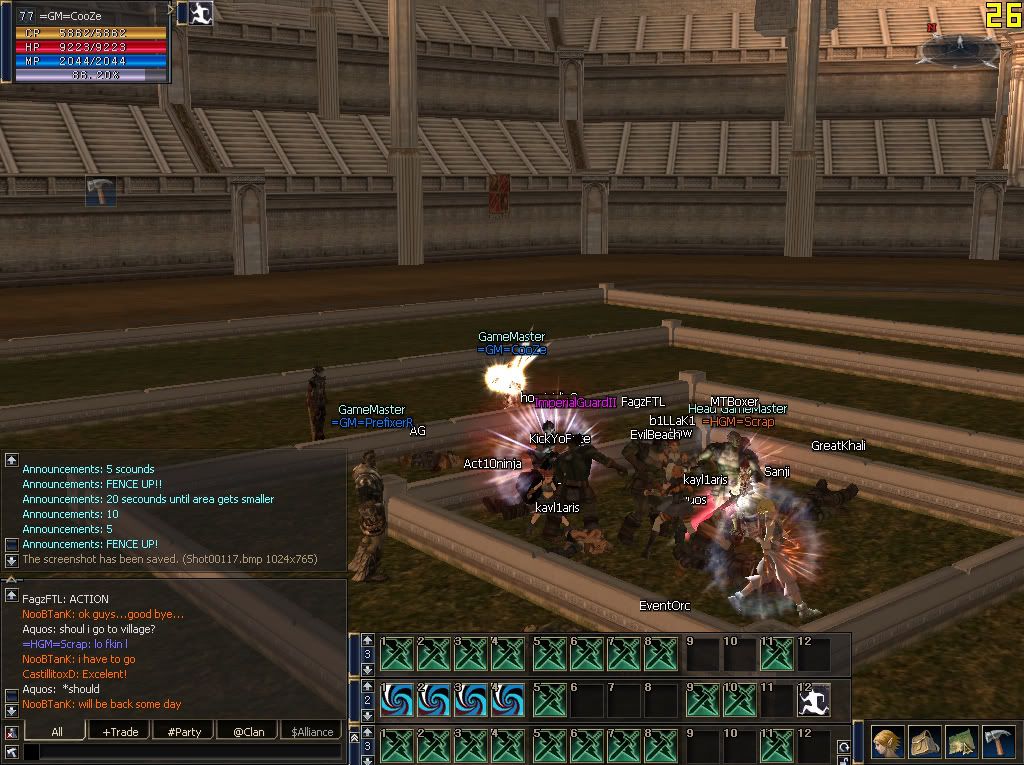Open the #Party chat tab
Viewport: 1024px width, 765px height.
(x=184, y=731)
